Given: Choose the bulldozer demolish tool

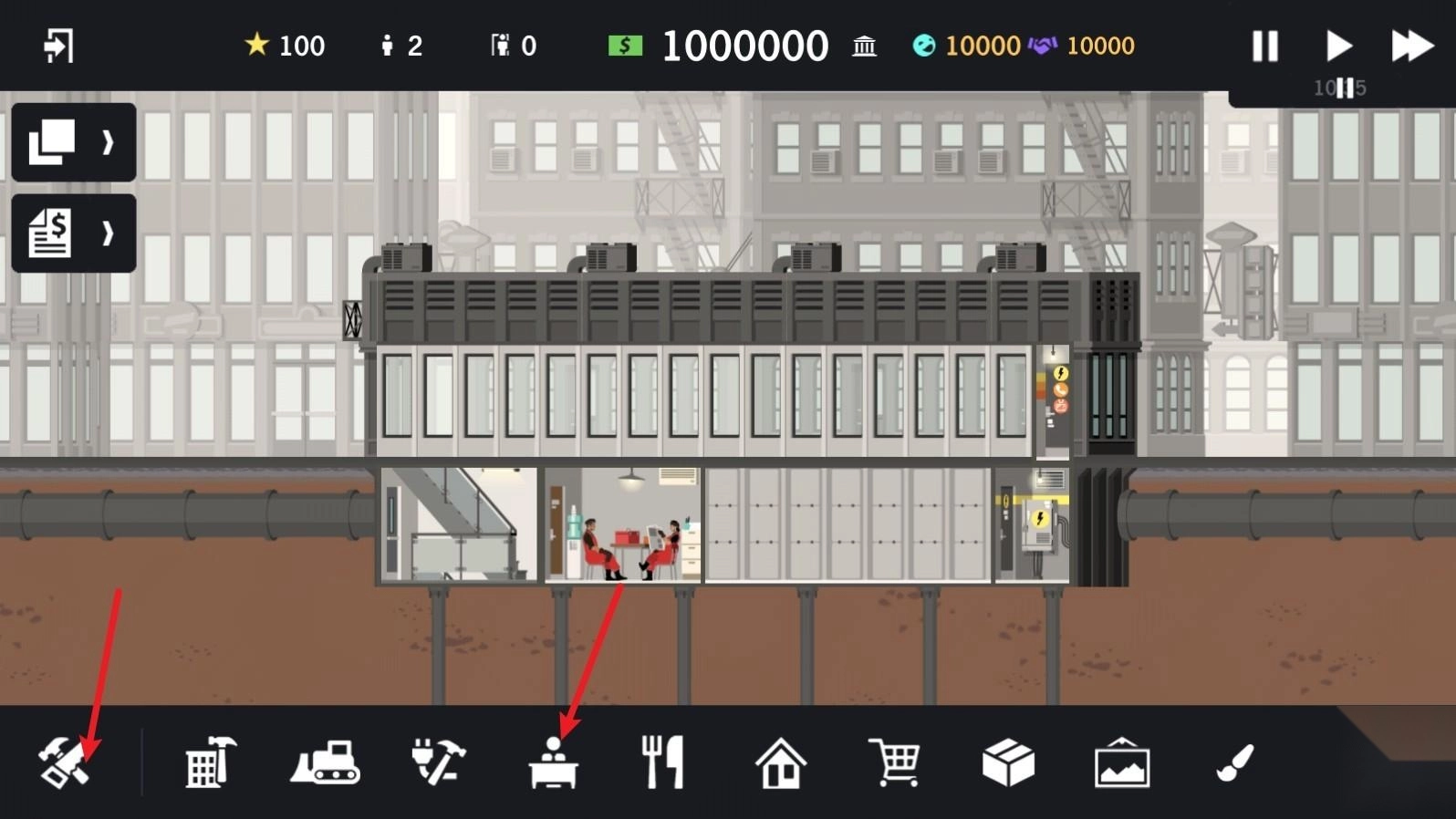Looking at the screenshot, I should click(326, 762).
